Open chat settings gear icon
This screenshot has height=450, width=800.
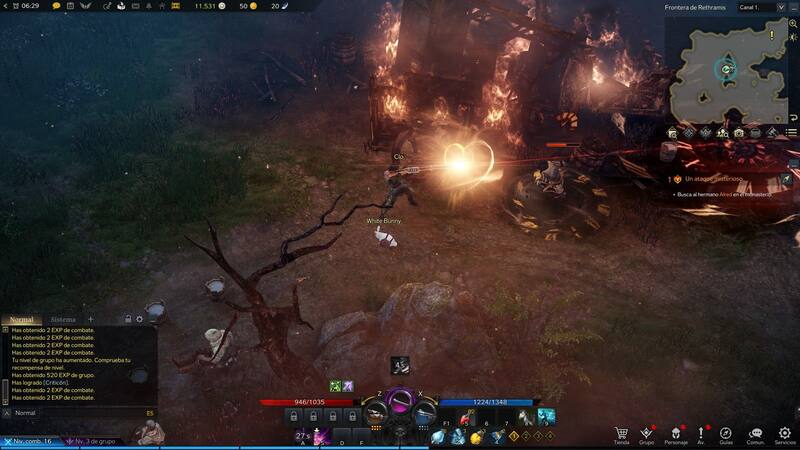tap(140, 319)
